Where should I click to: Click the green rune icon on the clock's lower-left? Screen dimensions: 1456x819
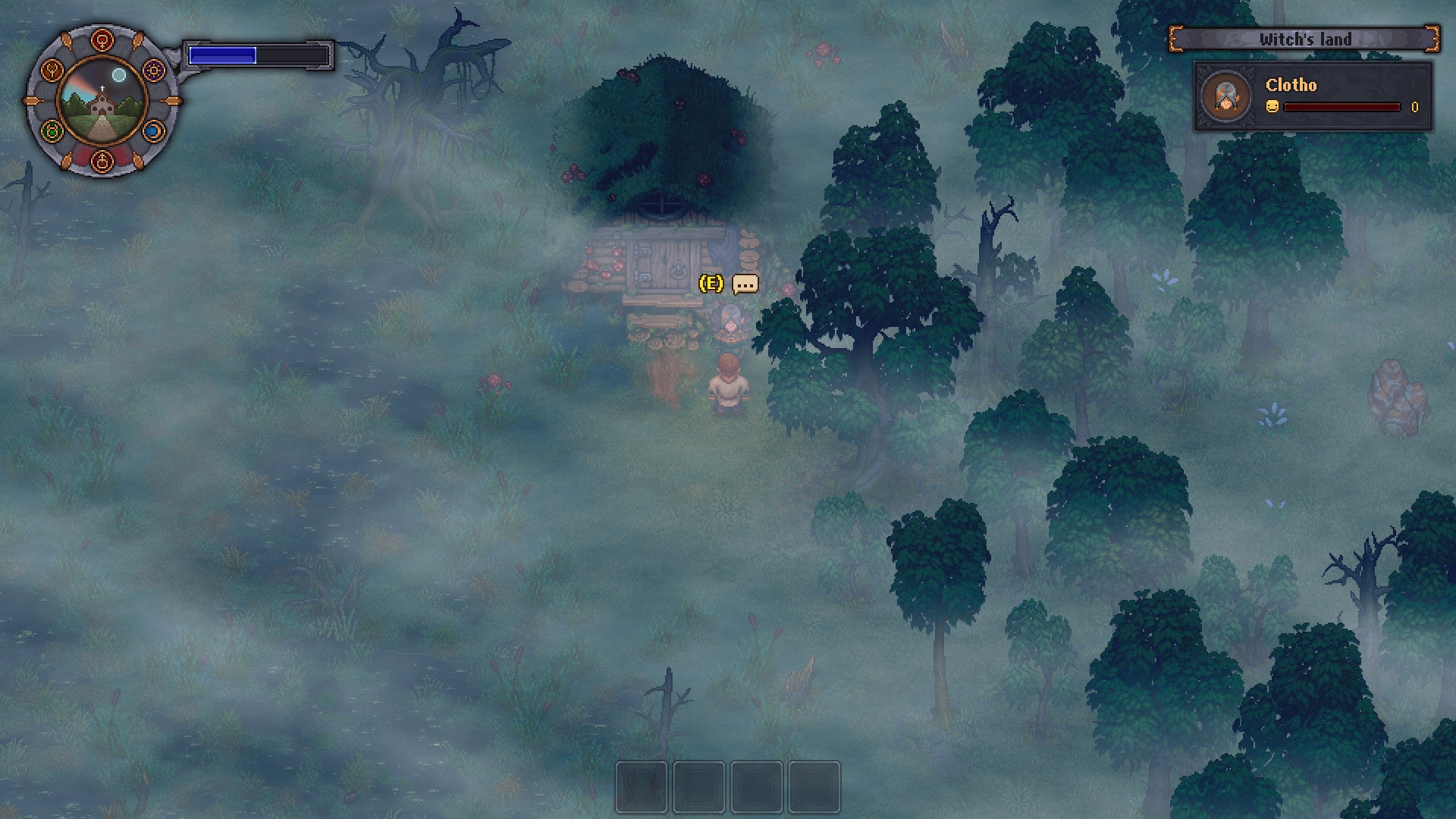click(53, 131)
